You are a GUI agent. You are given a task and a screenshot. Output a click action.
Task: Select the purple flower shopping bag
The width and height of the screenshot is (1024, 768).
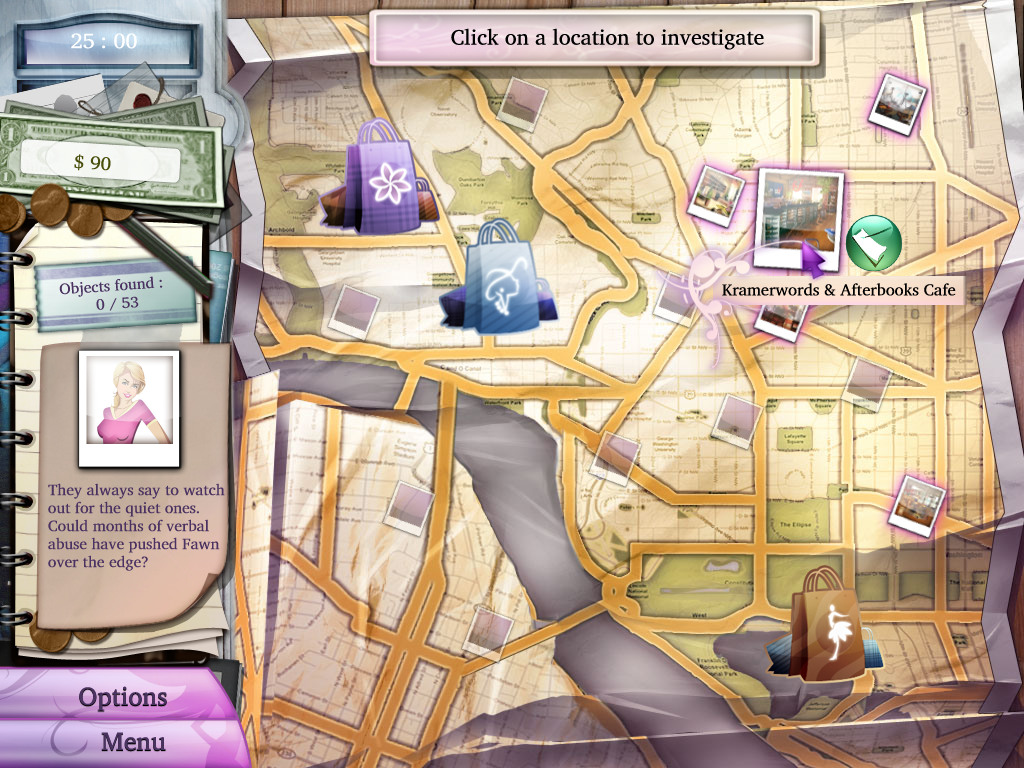383,179
